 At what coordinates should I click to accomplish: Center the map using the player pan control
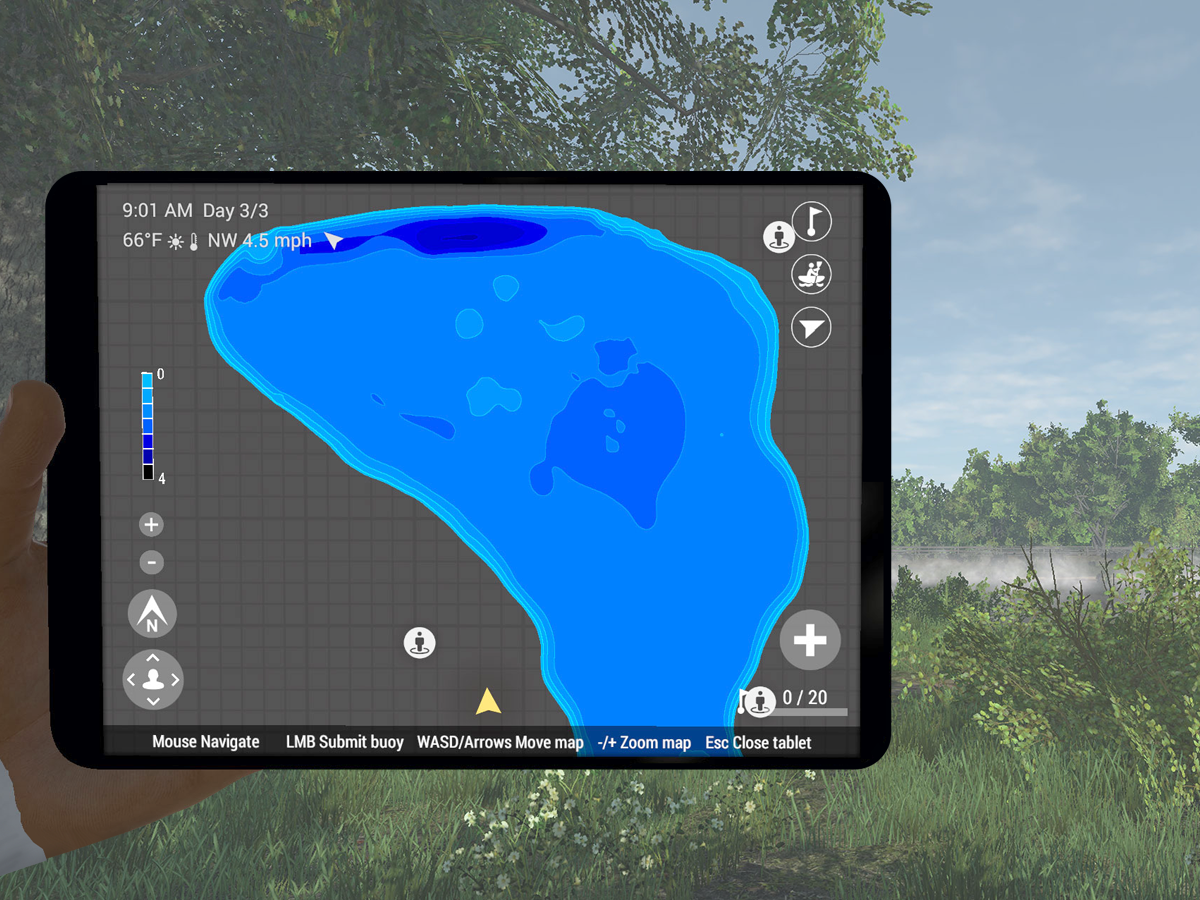tap(153, 680)
